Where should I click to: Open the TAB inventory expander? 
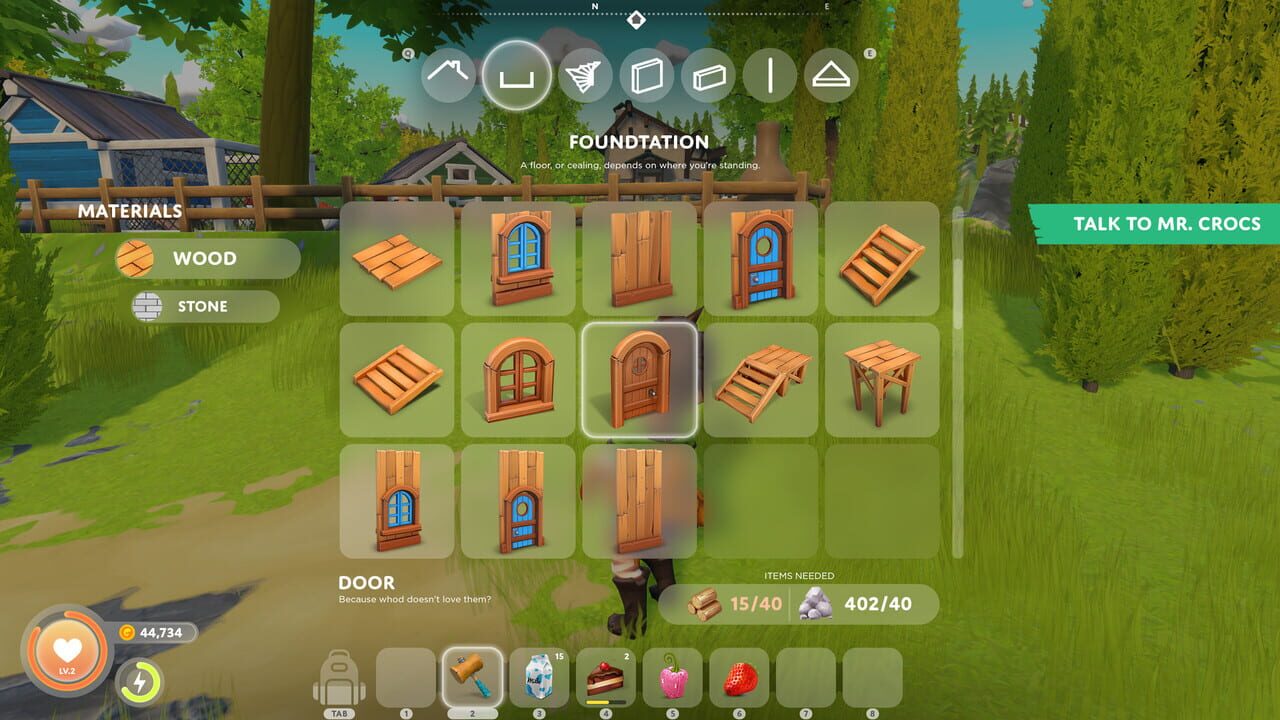pos(339,712)
